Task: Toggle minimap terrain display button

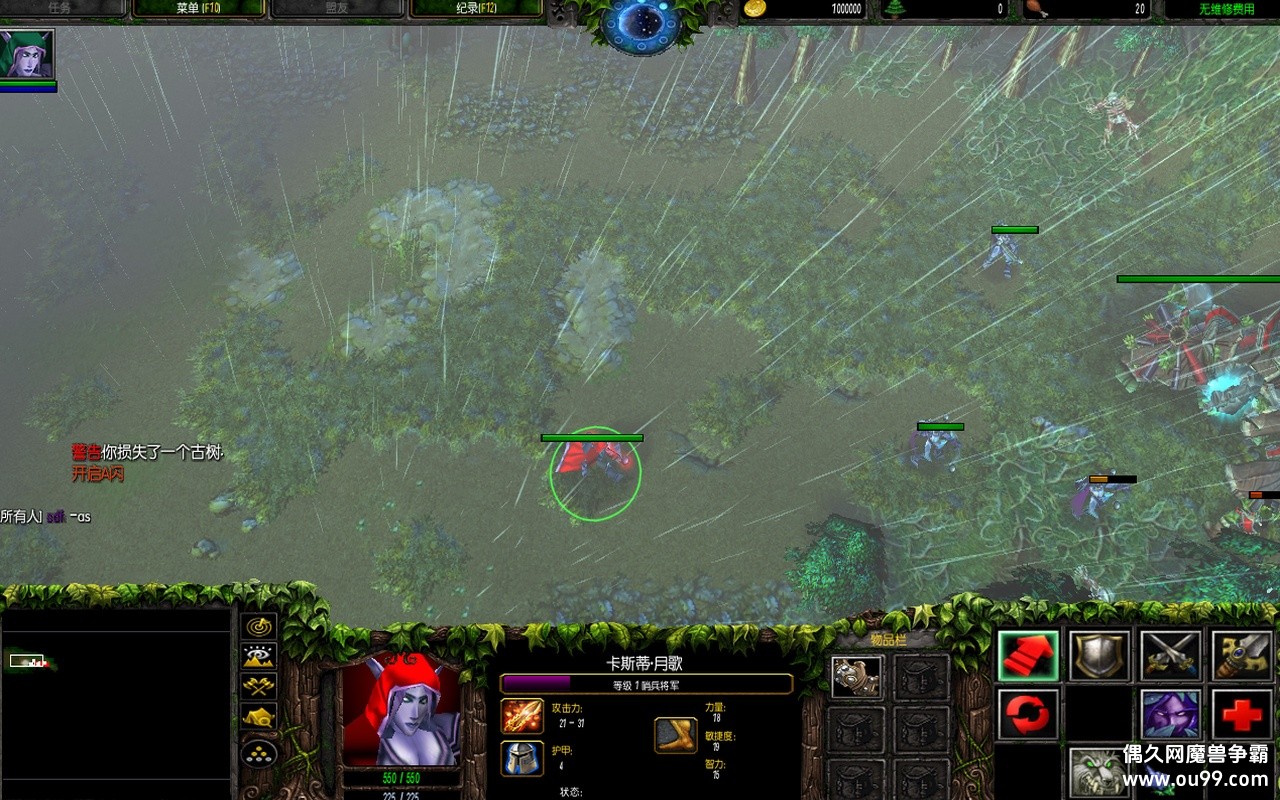Action: pyautogui.click(x=260, y=656)
